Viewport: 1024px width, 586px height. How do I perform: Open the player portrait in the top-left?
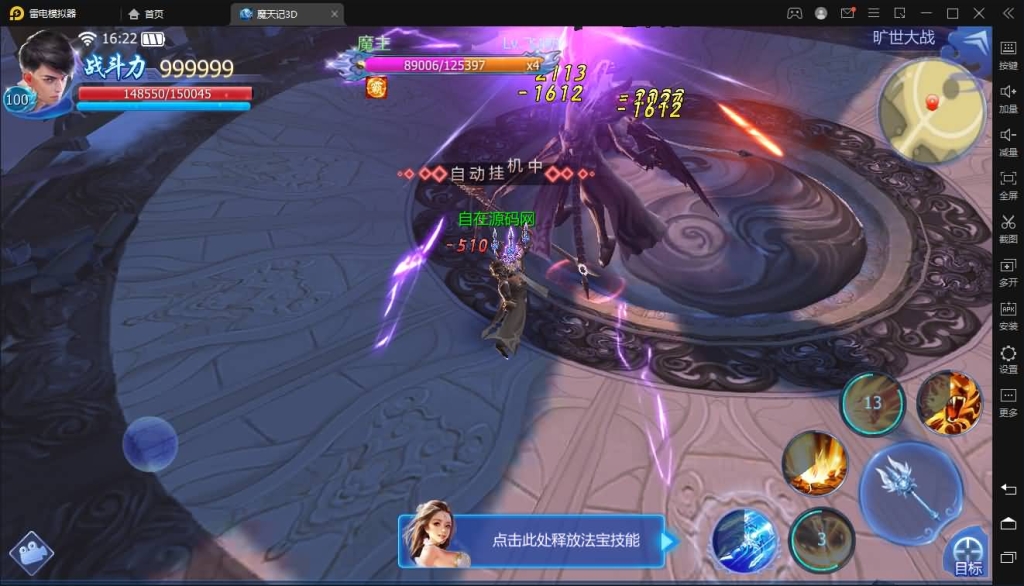click(x=46, y=70)
